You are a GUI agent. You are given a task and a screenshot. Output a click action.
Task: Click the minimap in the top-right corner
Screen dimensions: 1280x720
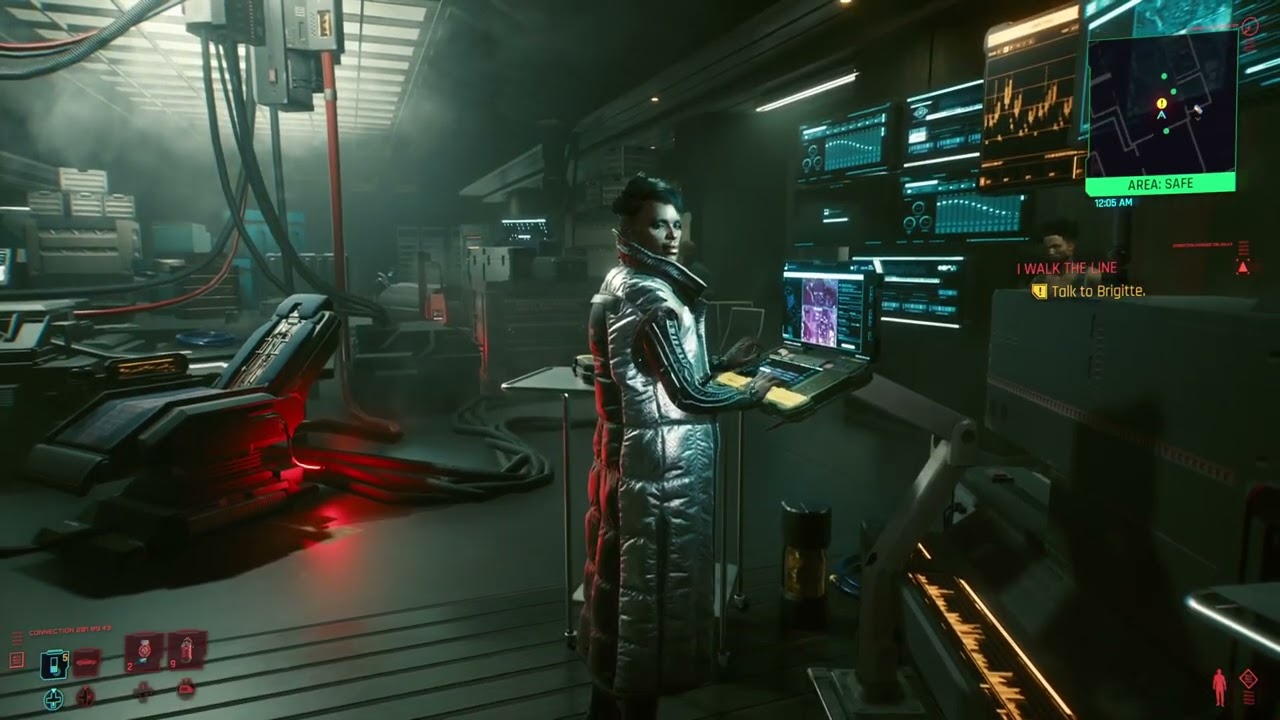tap(1160, 105)
